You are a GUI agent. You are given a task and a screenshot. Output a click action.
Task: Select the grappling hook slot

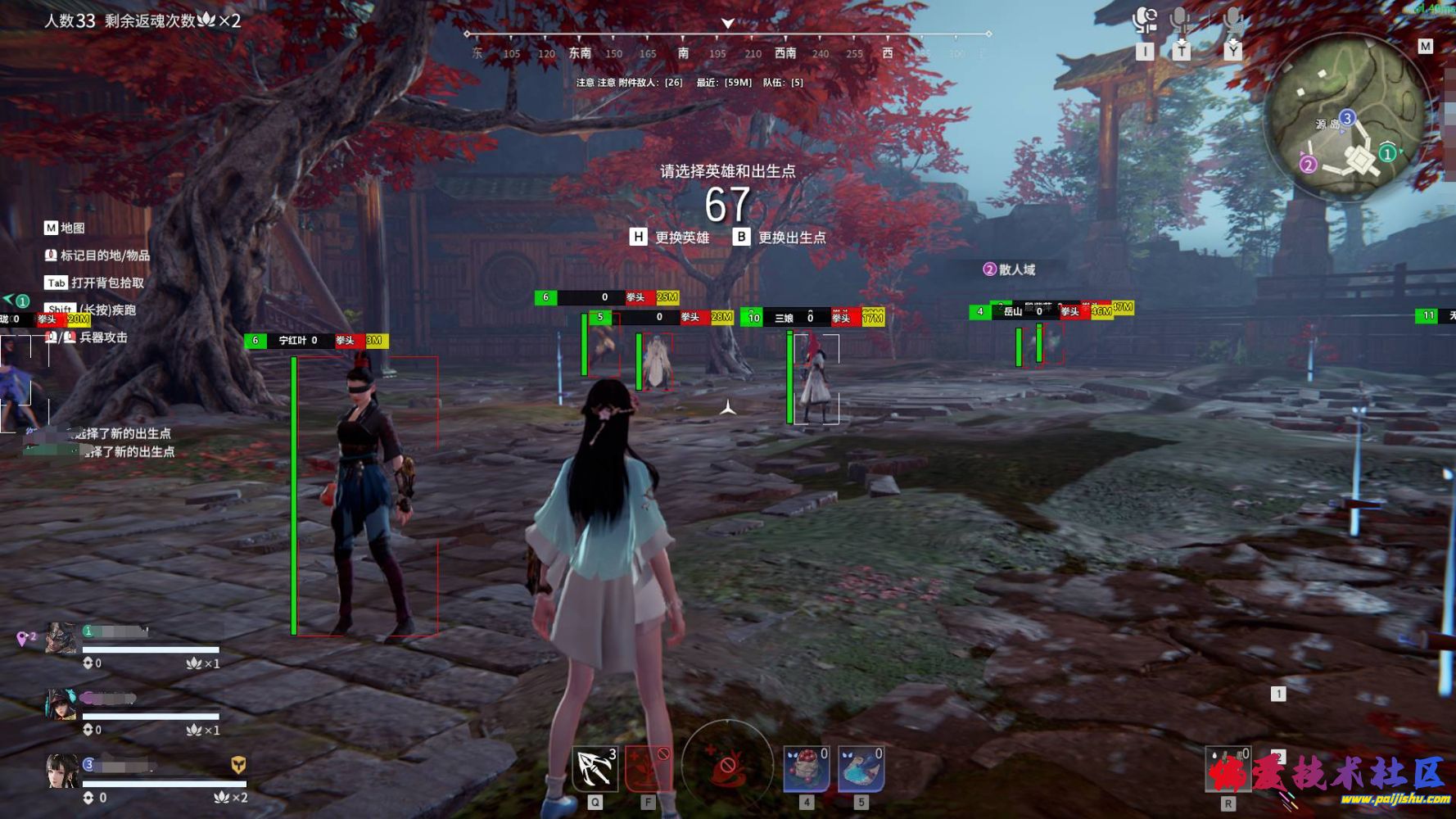pyautogui.click(x=595, y=768)
